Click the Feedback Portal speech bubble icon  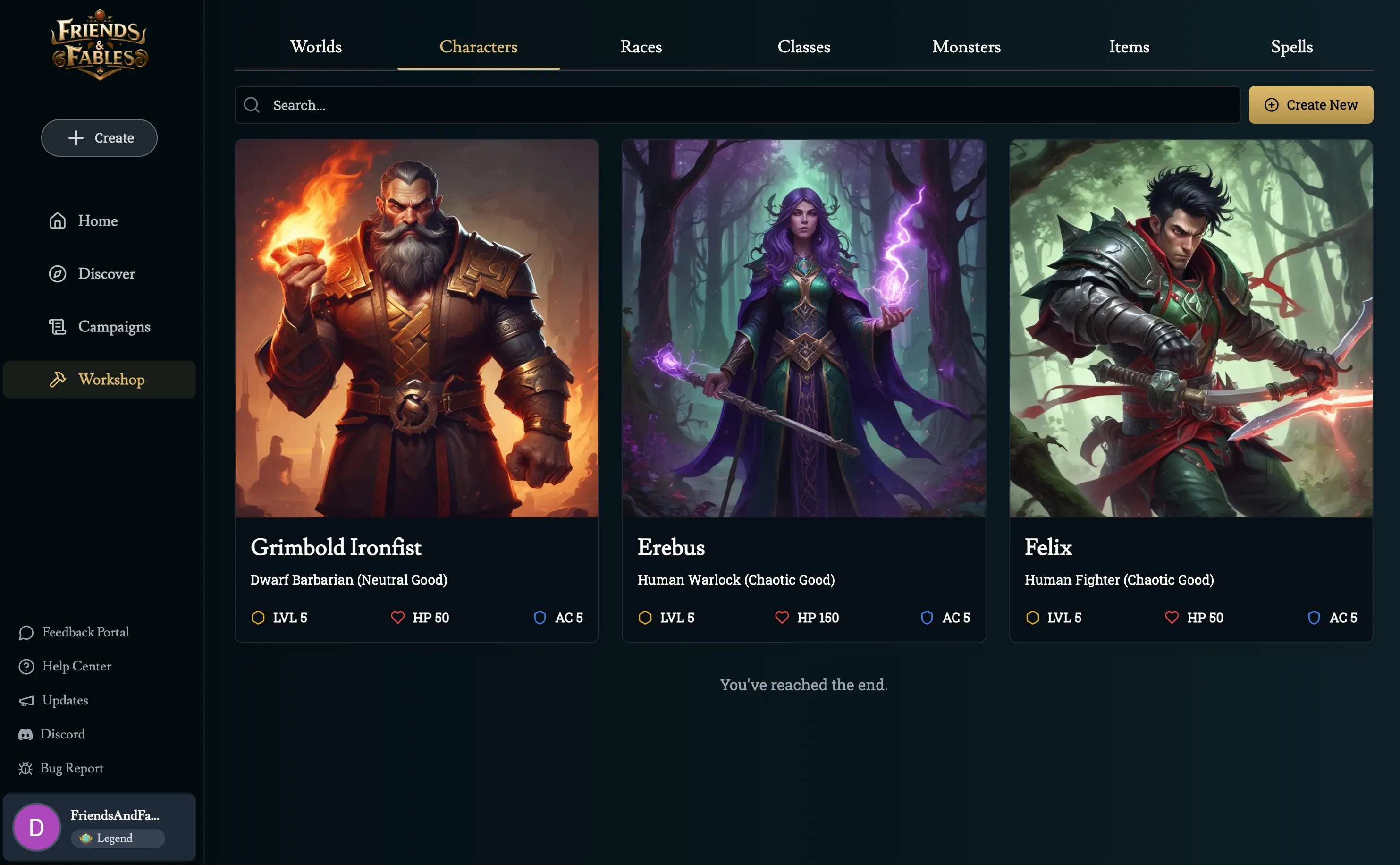point(26,632)
